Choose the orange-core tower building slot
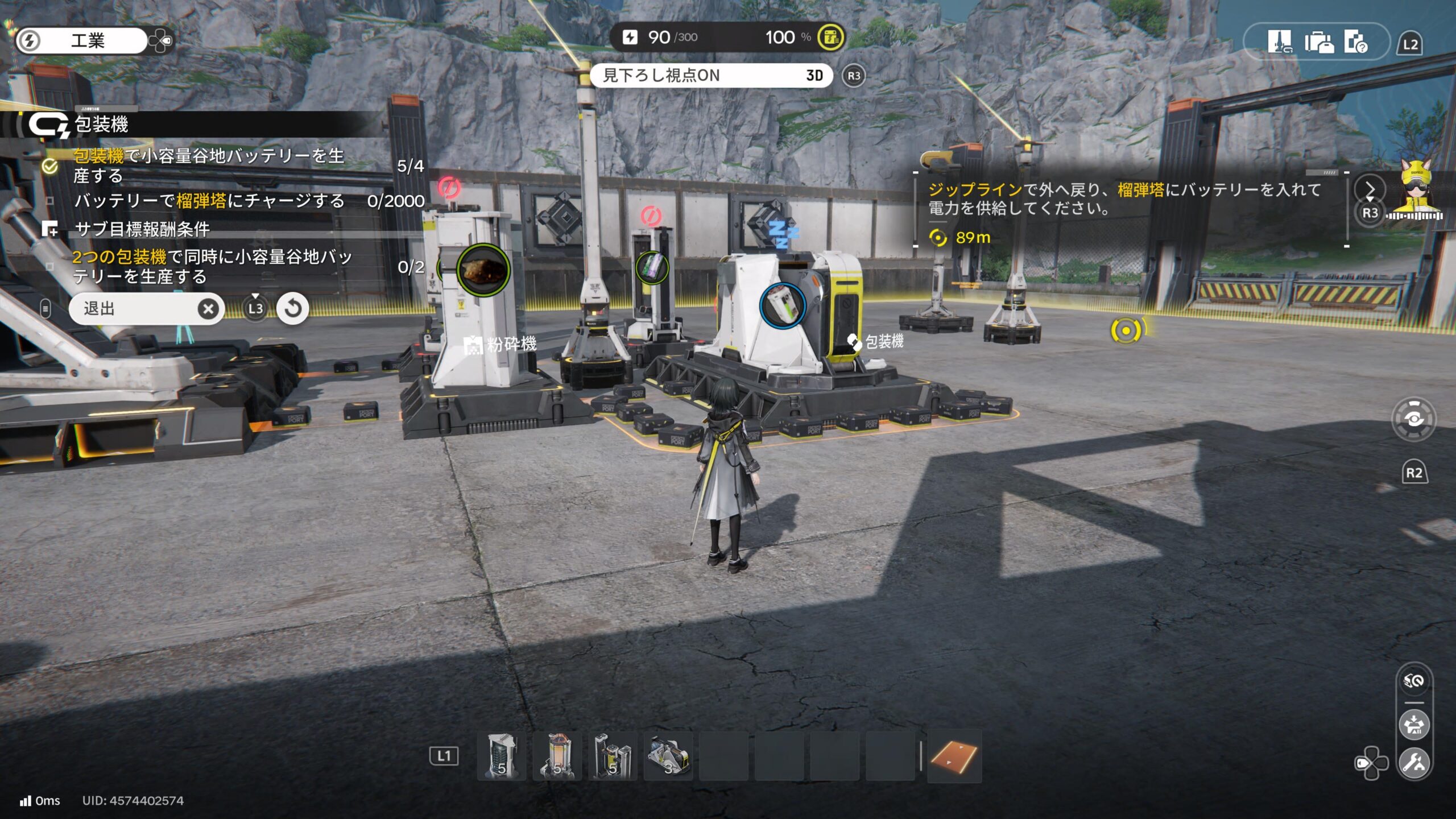Screen dimensions: 1456x819 tap(557, 756)
